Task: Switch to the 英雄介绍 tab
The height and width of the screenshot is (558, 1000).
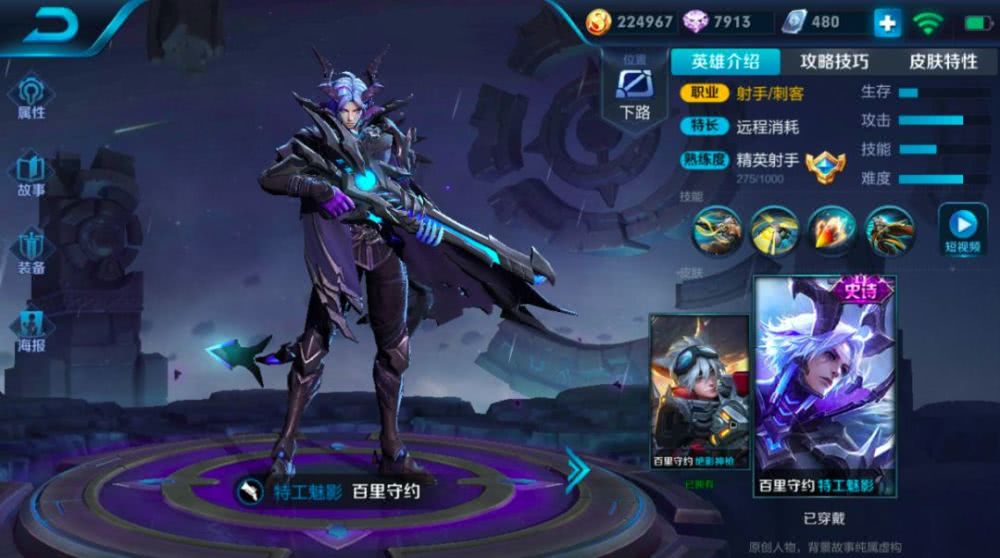Action: [x=725, y=61]
